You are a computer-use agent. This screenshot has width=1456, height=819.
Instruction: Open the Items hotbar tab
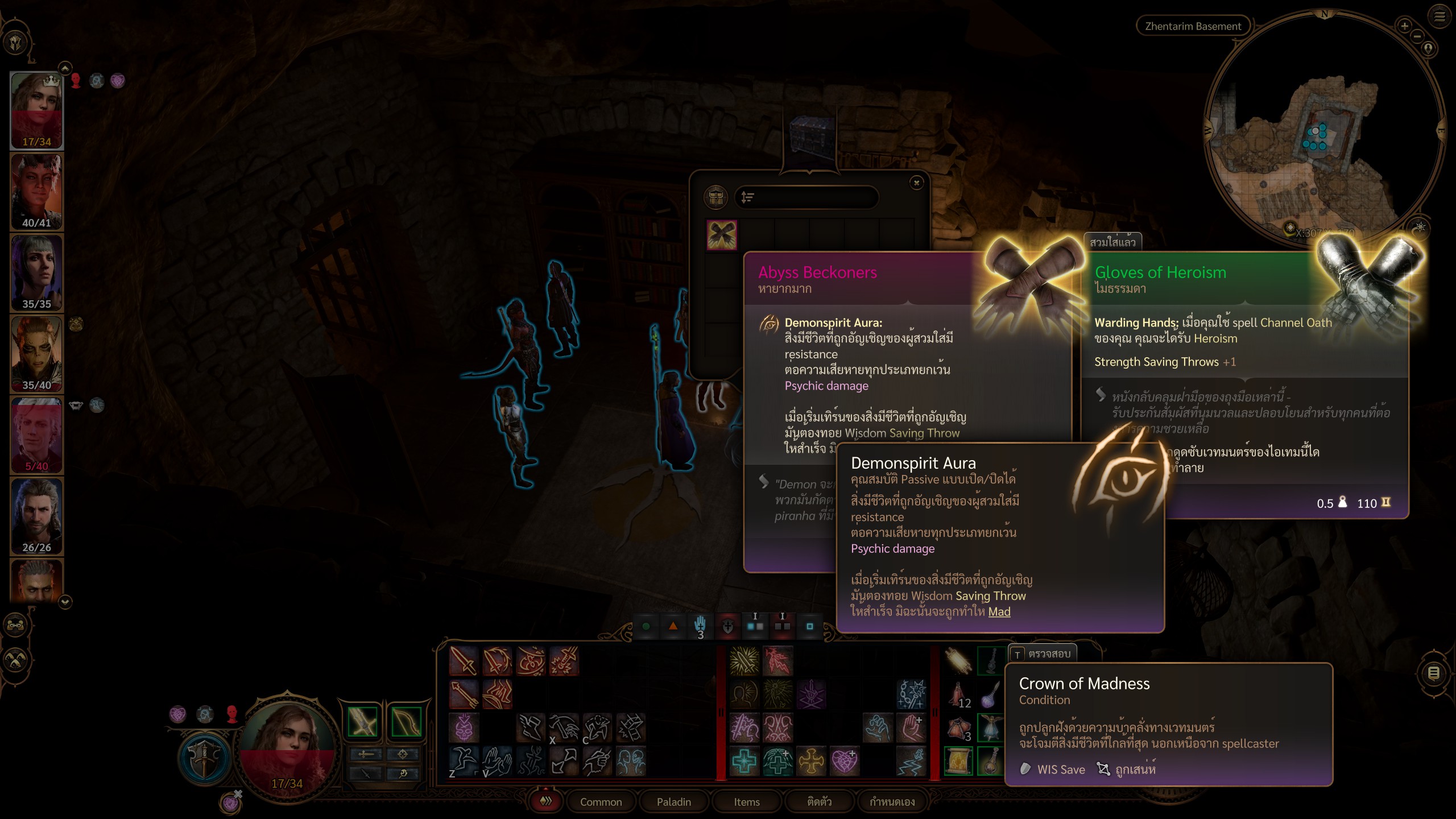pyautogui.click(x=746, y=801)
